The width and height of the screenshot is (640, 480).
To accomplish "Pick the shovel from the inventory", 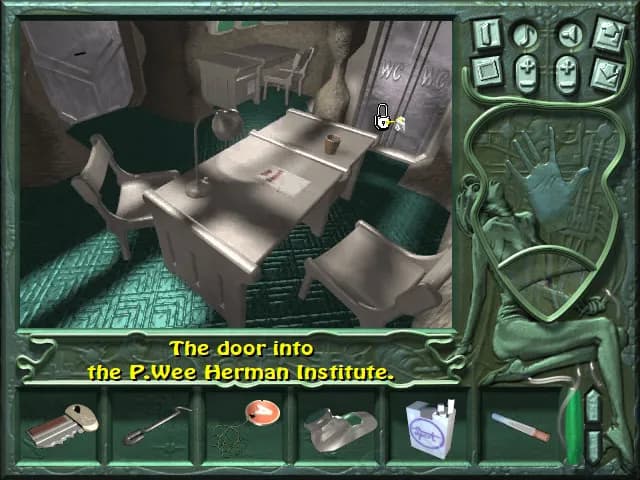I will (x=154, y=424).
